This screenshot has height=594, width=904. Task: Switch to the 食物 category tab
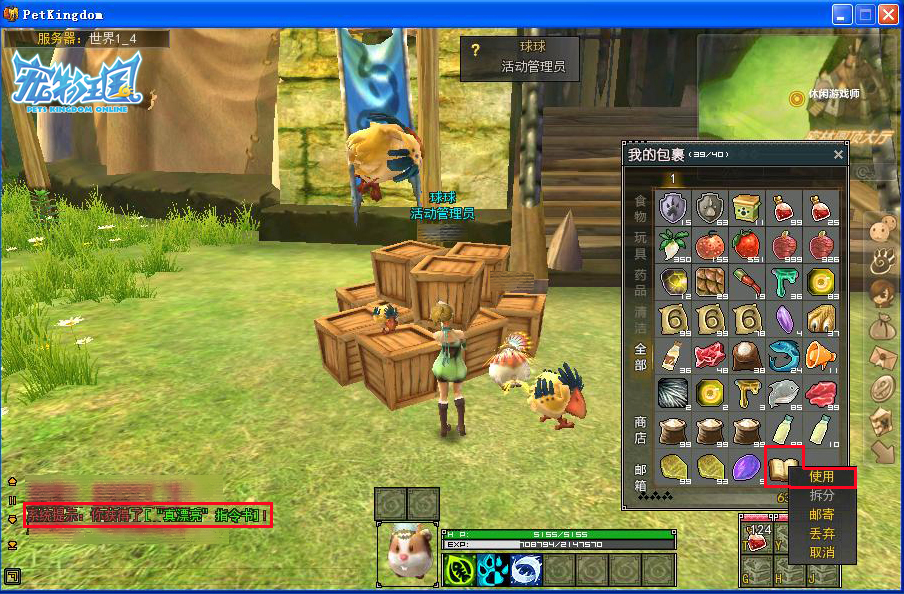[640, 209]
